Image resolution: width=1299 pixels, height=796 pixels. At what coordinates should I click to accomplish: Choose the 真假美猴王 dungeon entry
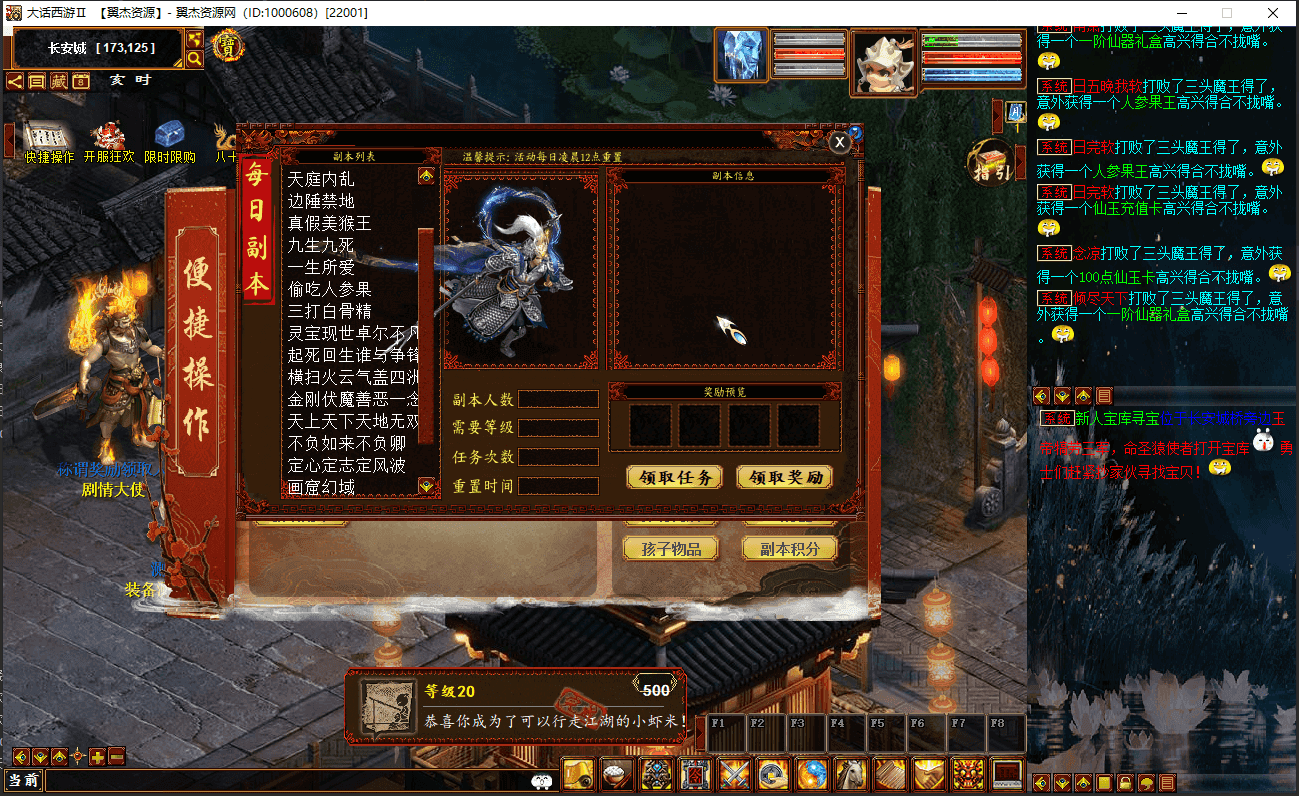point(329,224)
